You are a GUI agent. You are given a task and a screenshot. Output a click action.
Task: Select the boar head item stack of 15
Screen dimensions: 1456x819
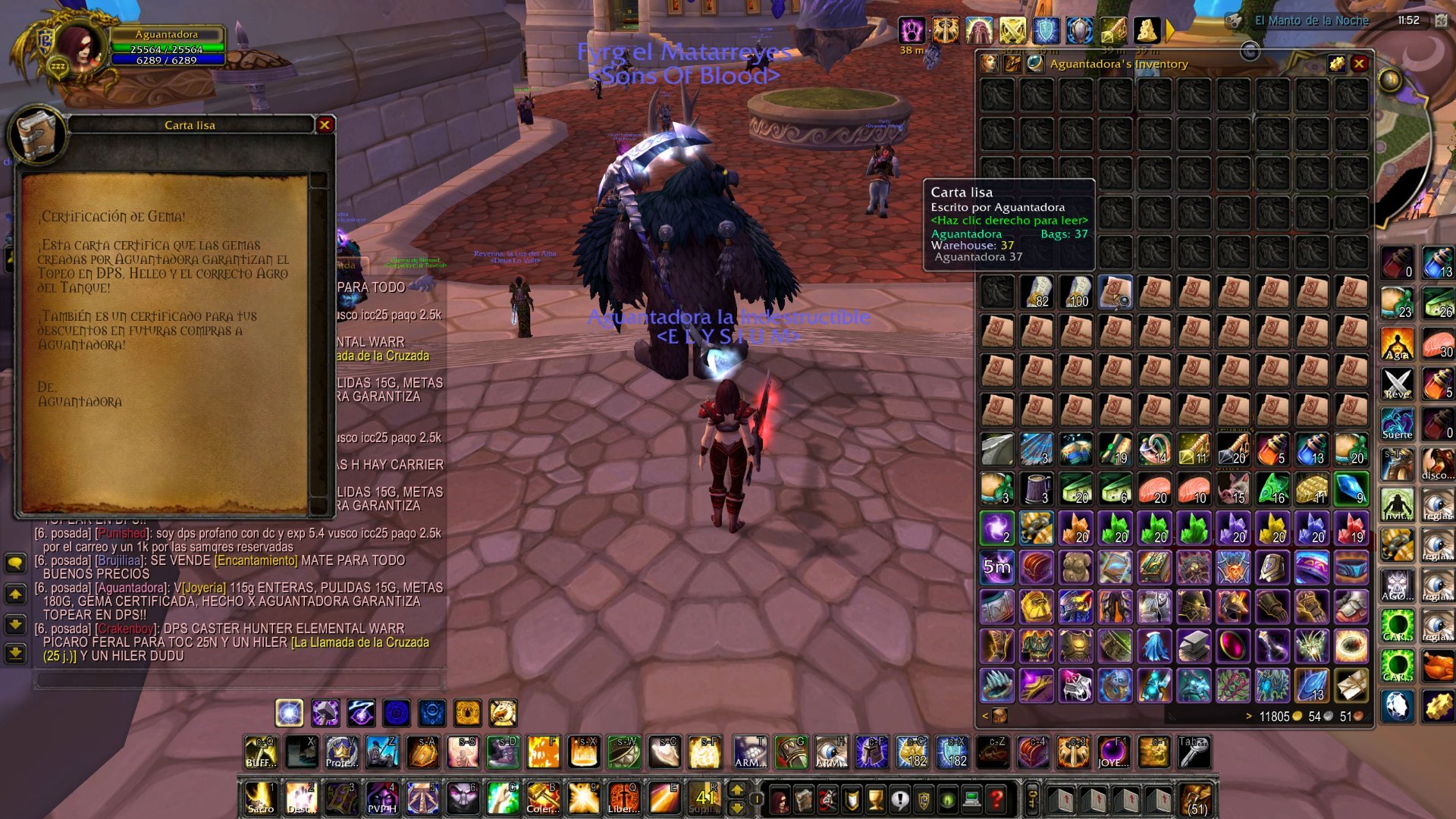[1233, 489]
